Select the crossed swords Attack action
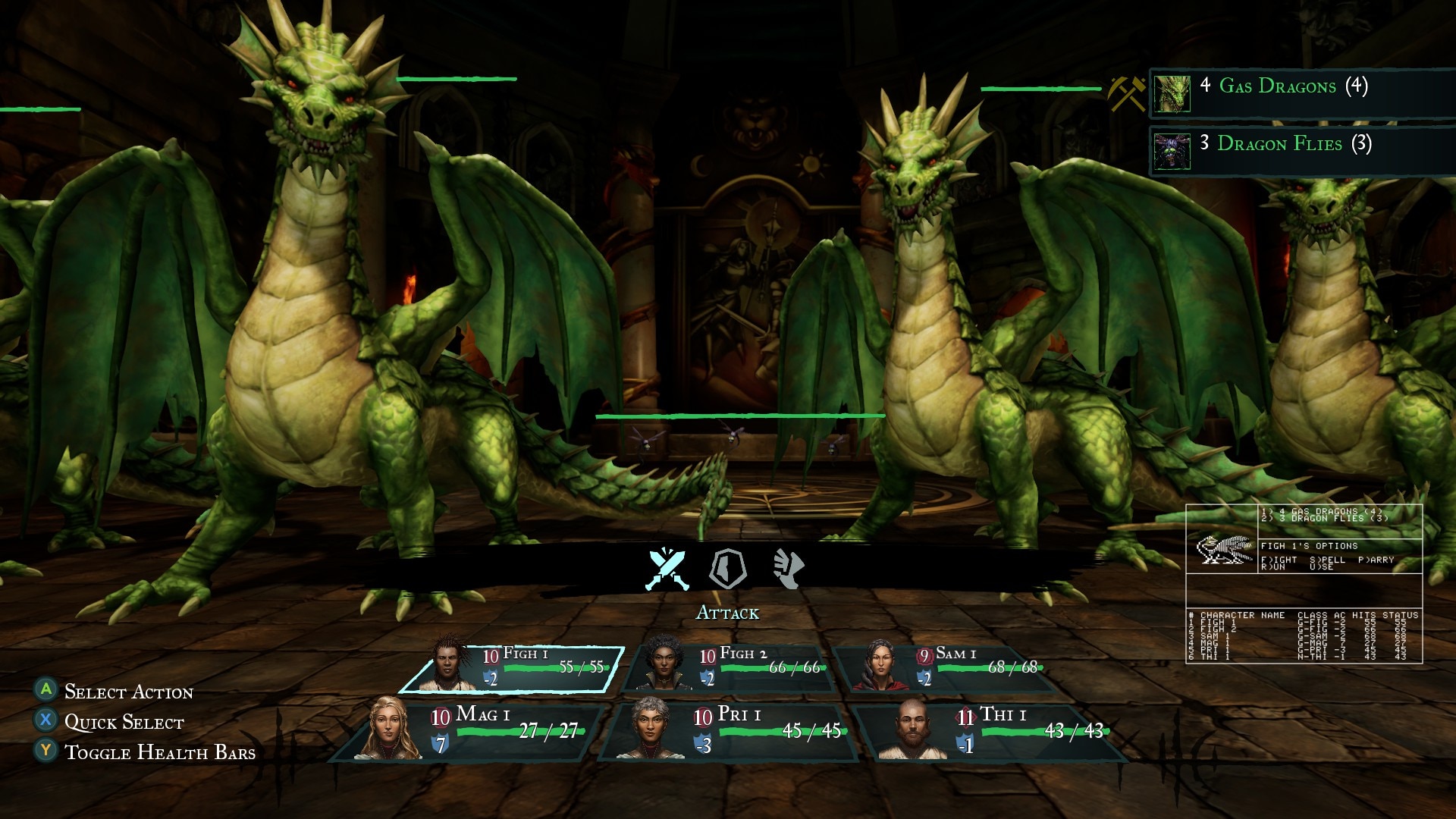The height and width of the screenshot is (819, 1456). 667,569
